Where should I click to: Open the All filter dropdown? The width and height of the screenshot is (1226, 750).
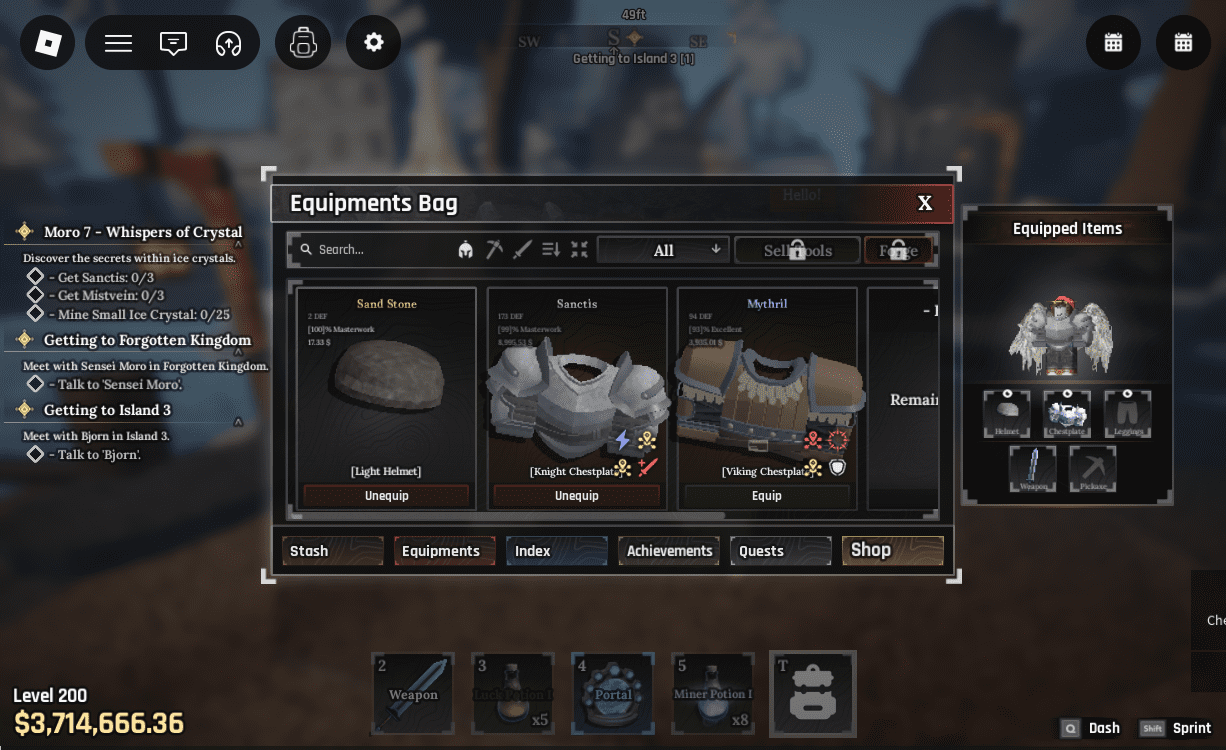664,250
